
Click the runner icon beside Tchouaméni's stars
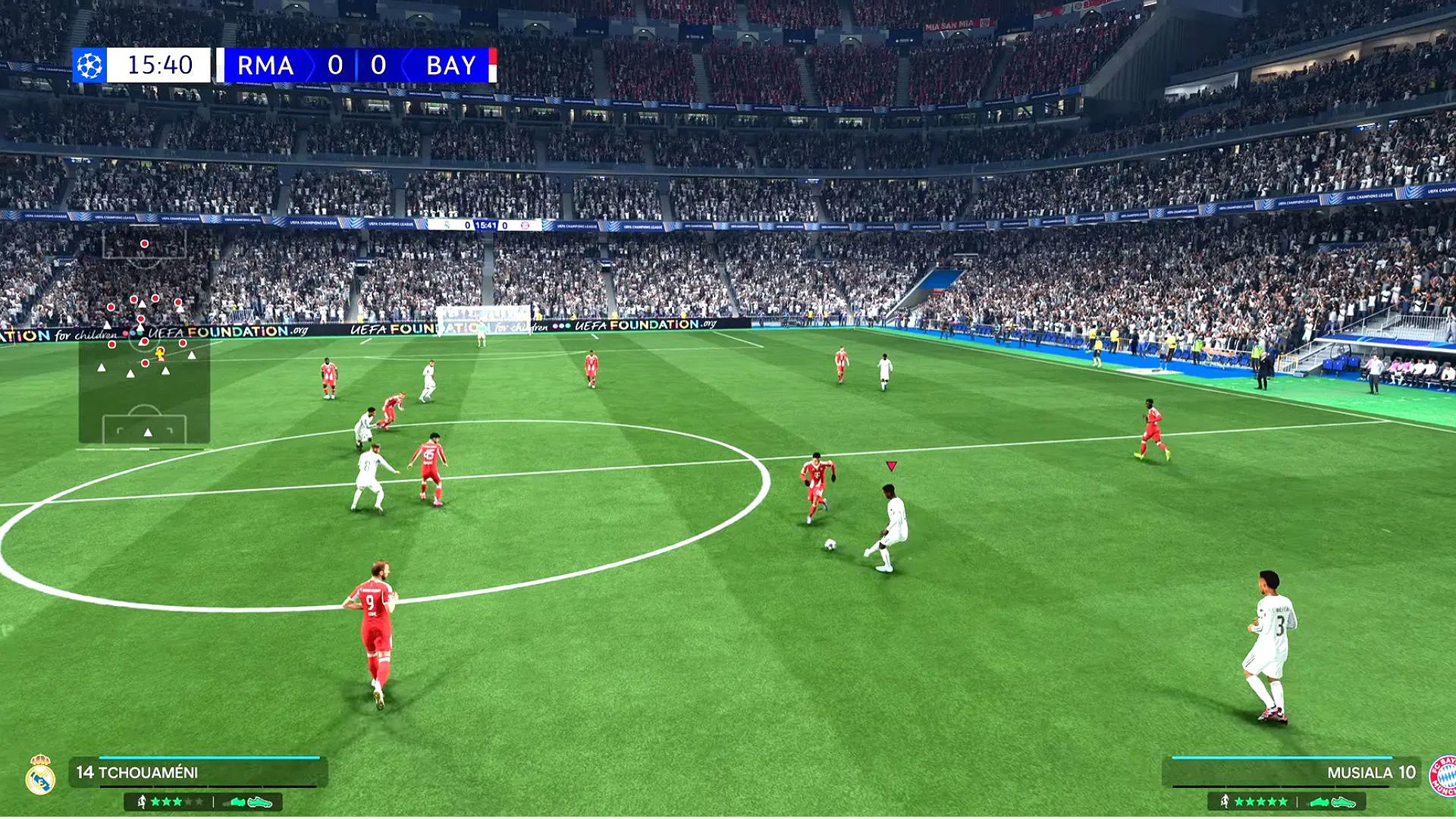(x=142, y=803)
